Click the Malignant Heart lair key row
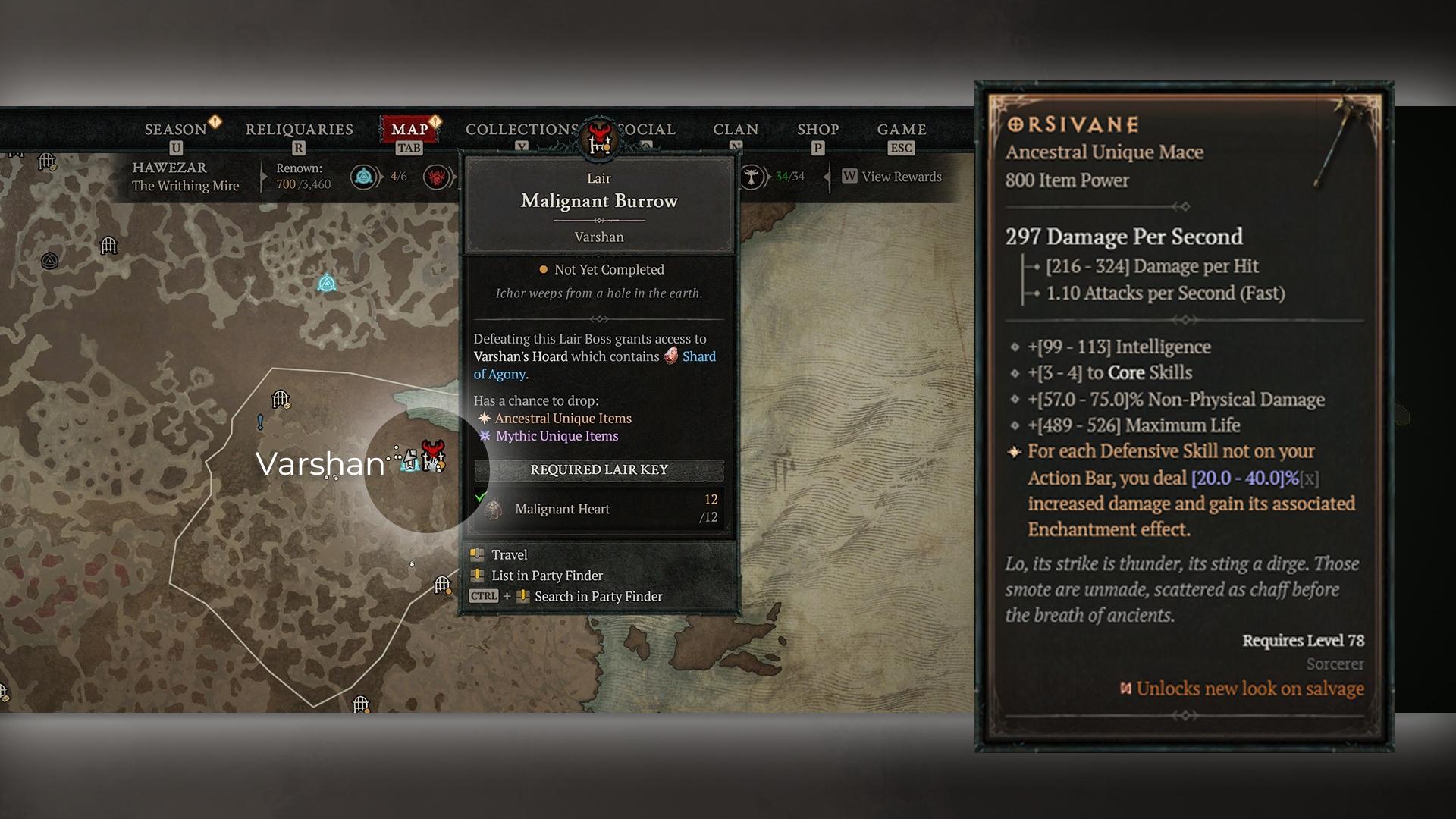This screenshot has height=819, width=1456. 599,509
